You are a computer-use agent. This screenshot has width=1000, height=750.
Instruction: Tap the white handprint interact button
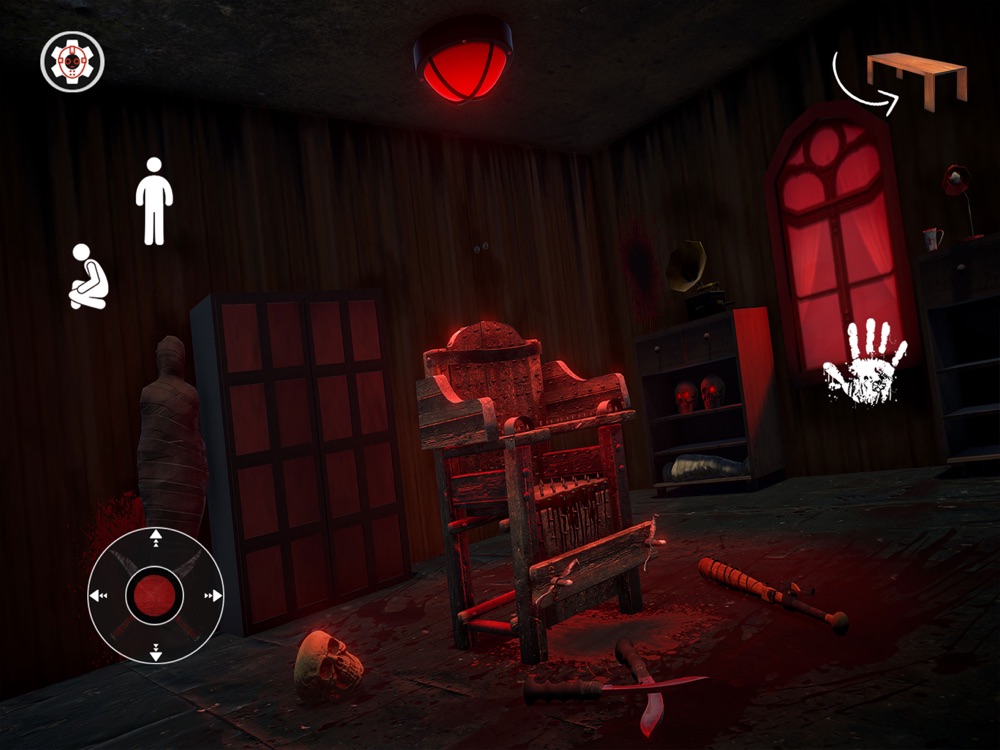[x=864, y=362]
